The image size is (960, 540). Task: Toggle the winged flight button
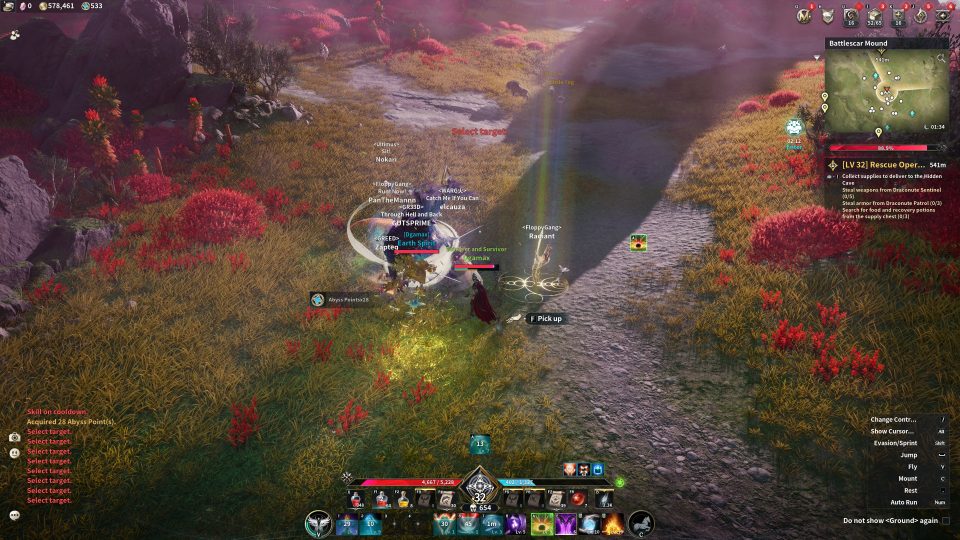coord(319,522)
